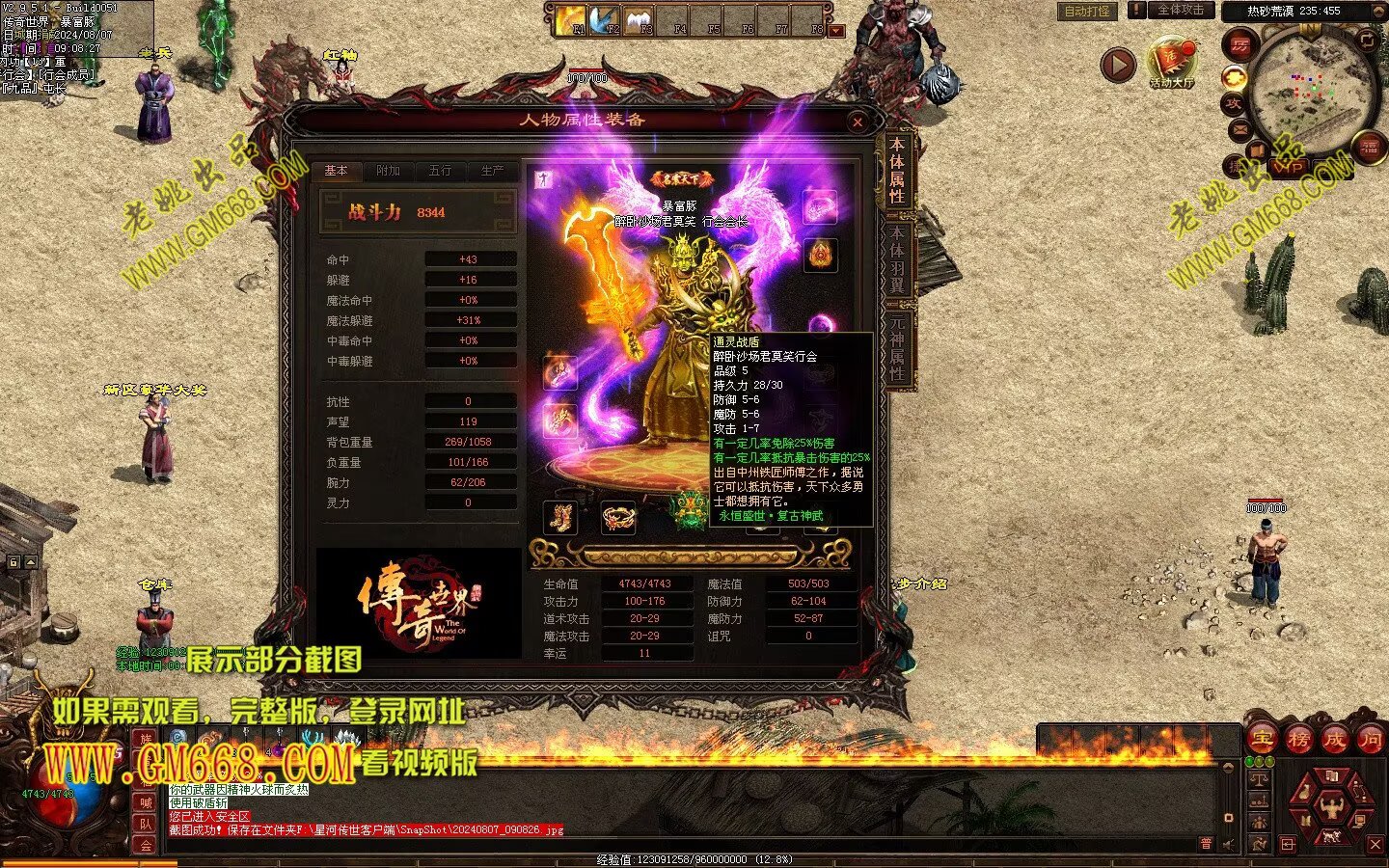The image size is (1389, 868).
Task: Close the character equipment panel
Action: (x=858, y=122)
